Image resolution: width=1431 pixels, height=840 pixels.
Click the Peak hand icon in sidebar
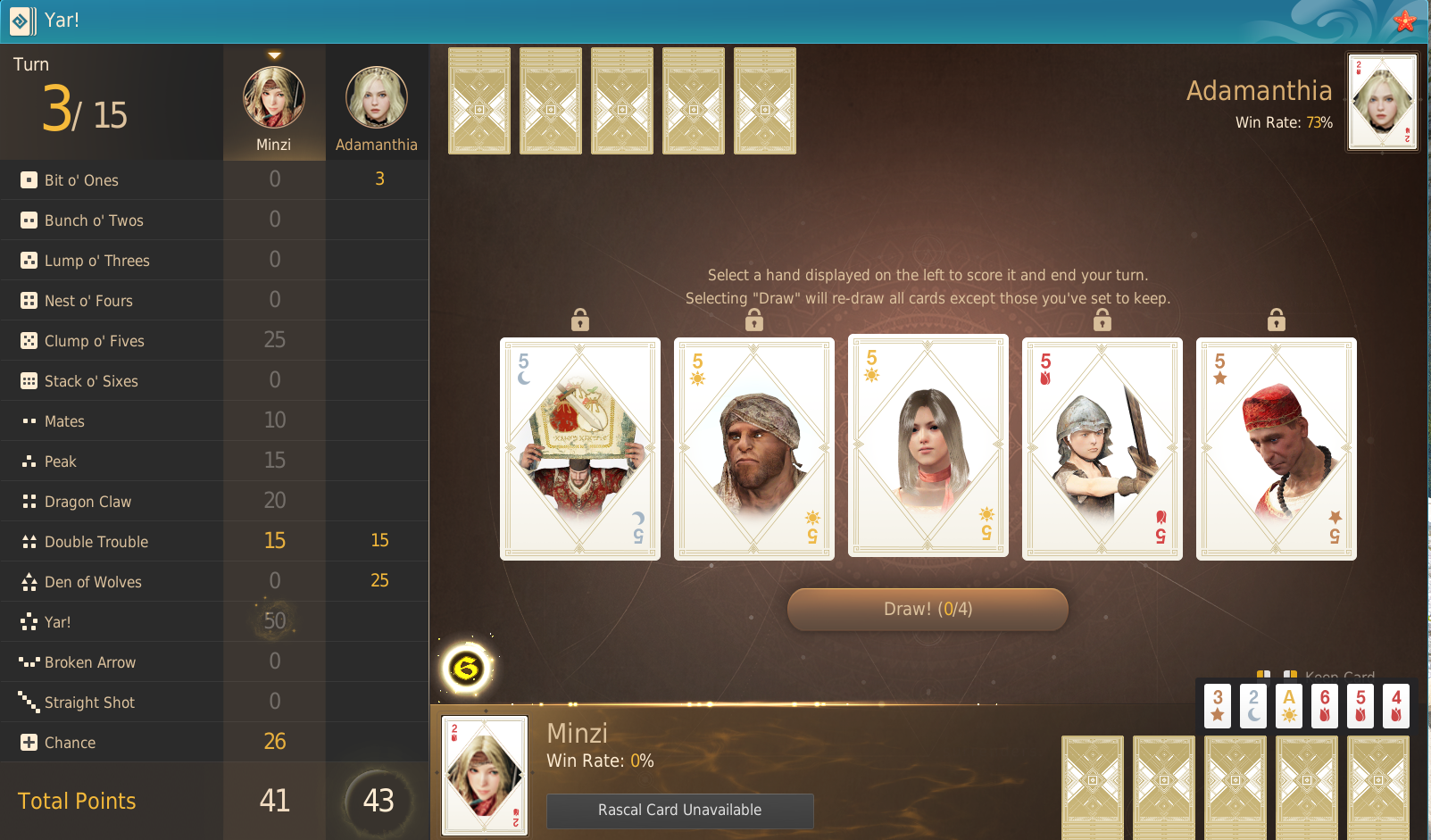27,461
